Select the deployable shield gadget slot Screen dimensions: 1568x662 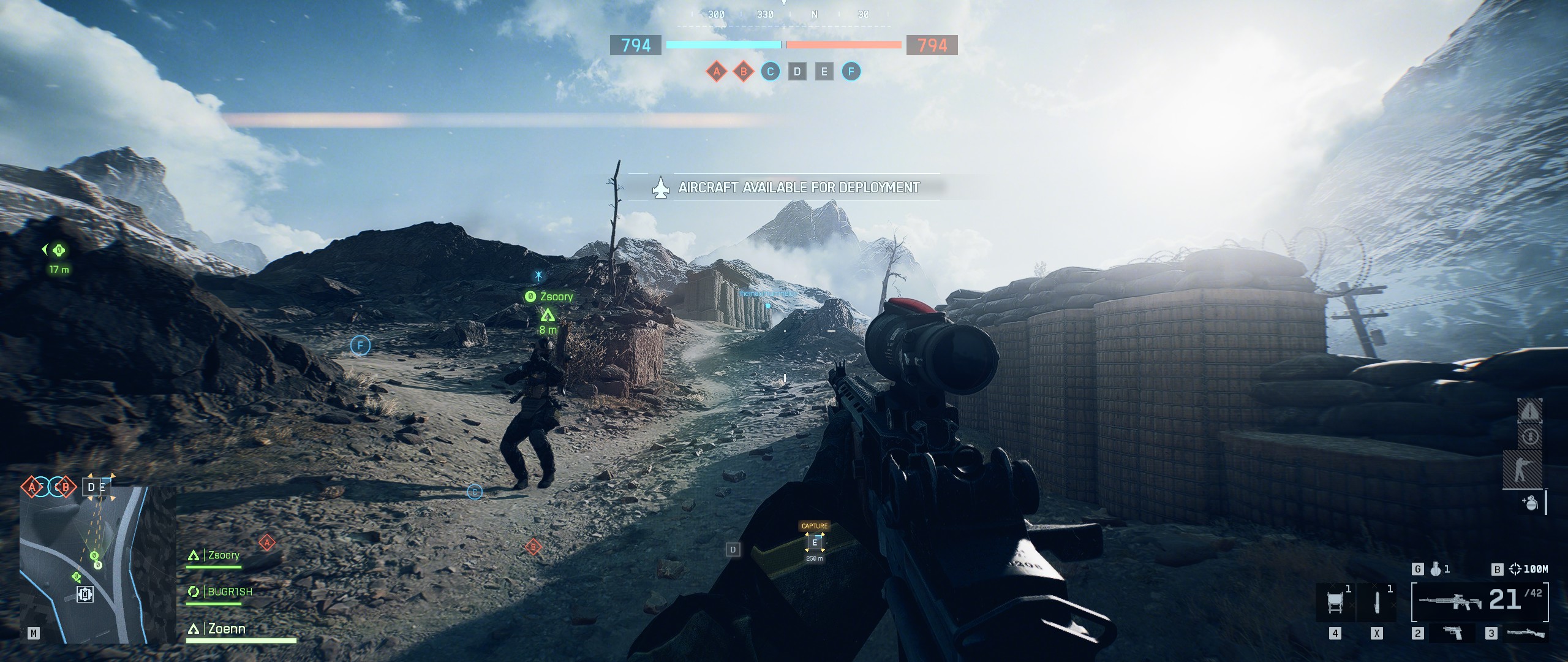[1334, 602]
